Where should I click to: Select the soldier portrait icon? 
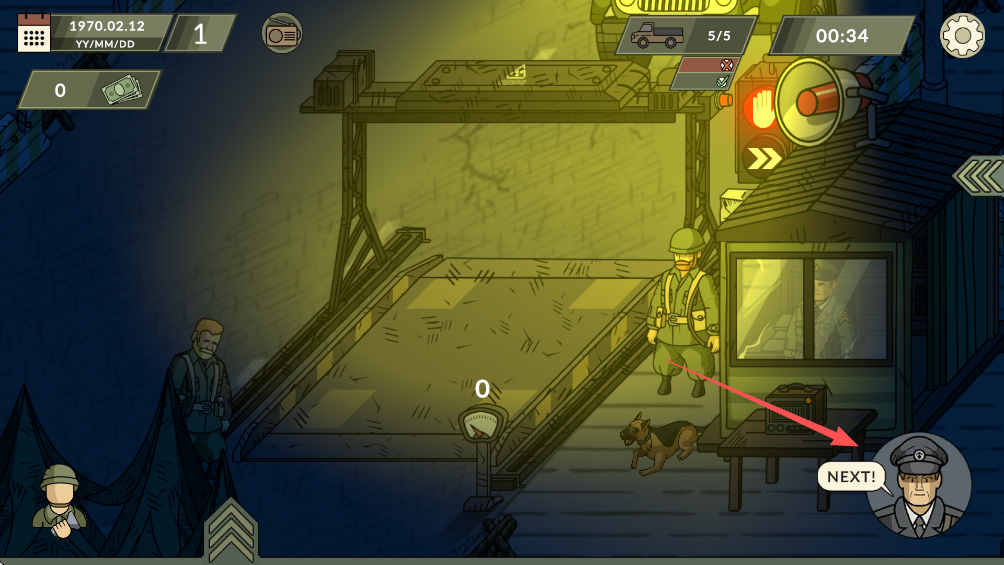(x=60, y=500)
